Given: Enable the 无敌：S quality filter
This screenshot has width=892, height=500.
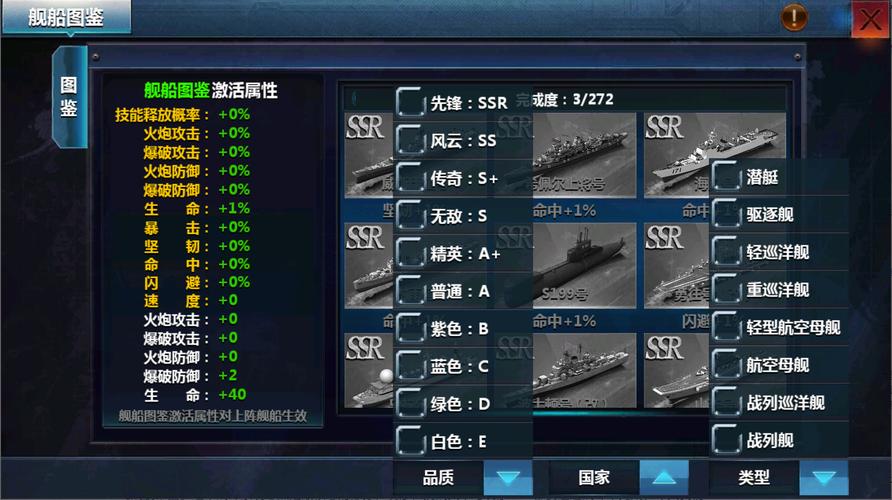Looking at the screenshot, I should point(410,215).
